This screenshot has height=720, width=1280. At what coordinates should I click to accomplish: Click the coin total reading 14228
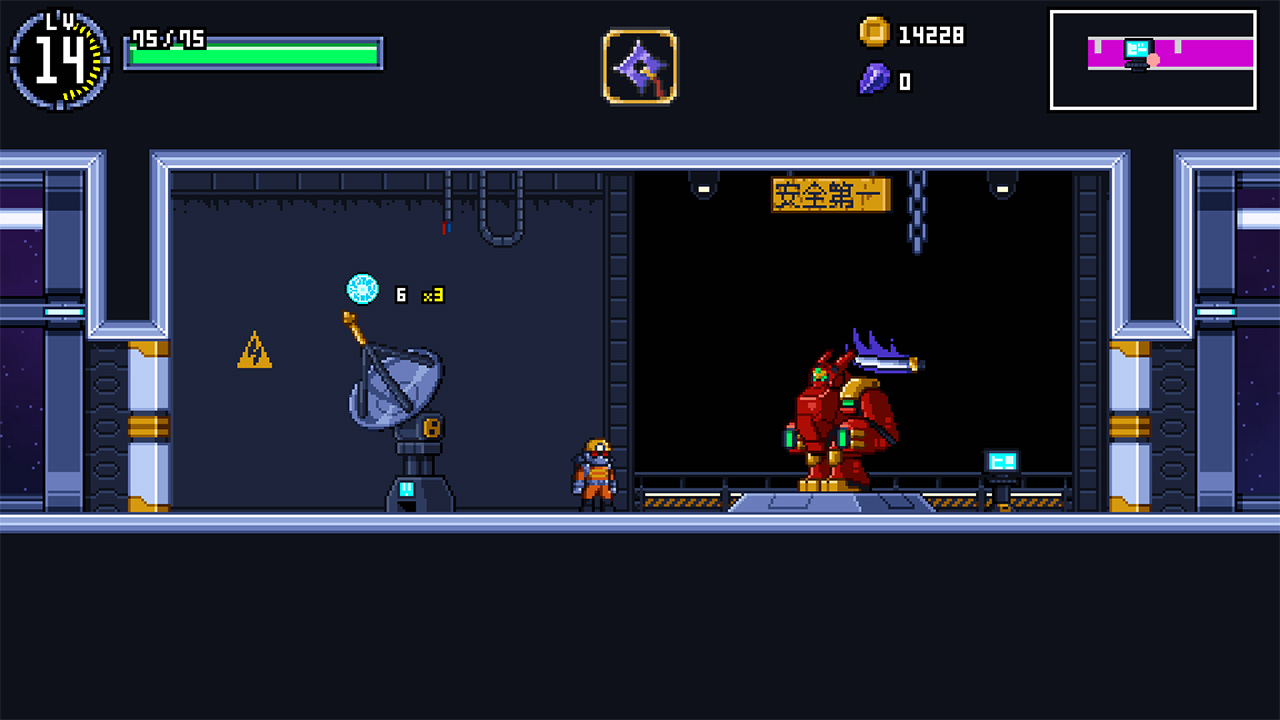coord(931,35)
